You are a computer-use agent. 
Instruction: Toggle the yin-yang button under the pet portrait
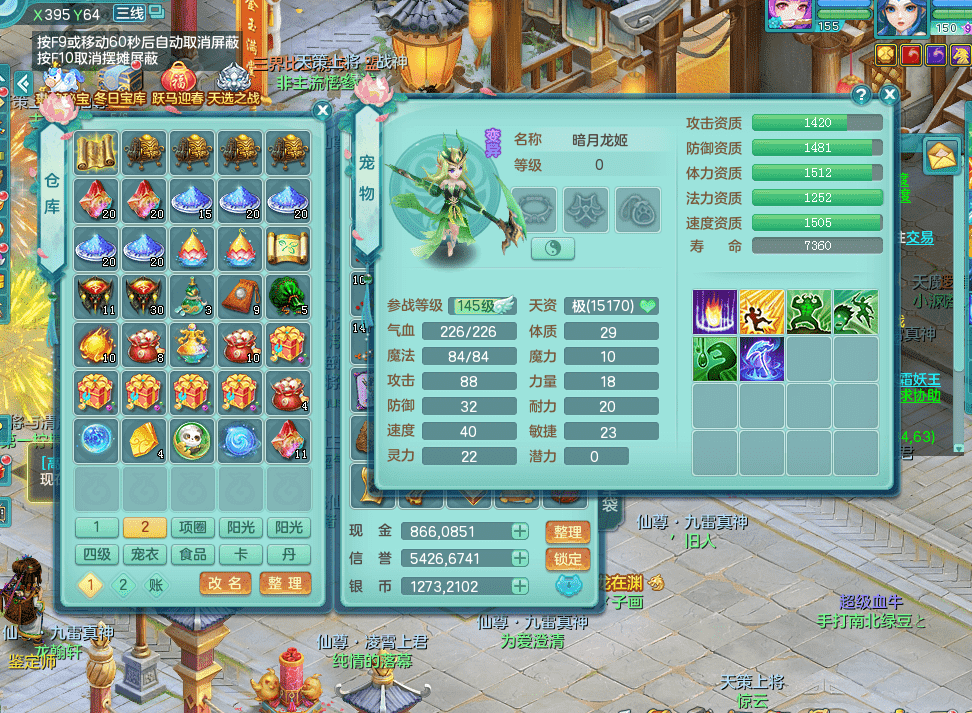pos(552,248)
